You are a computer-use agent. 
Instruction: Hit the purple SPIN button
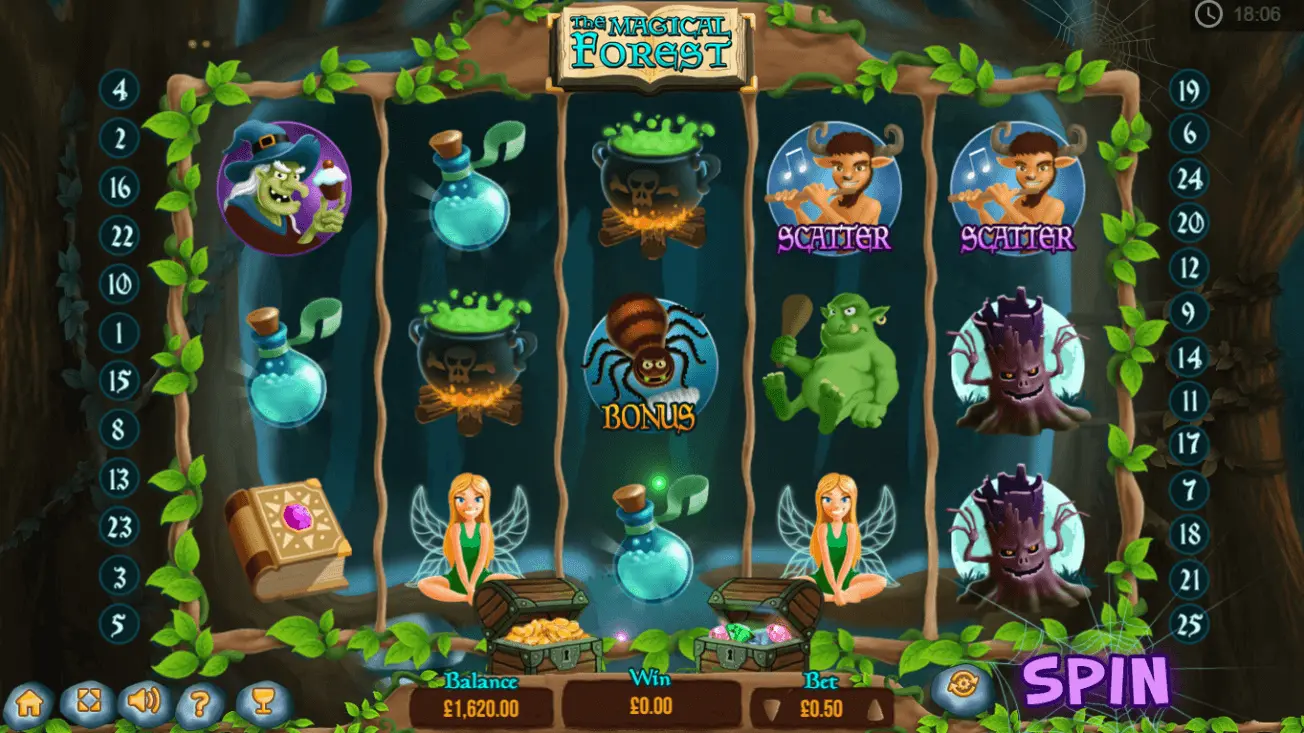coord(1096,683)
